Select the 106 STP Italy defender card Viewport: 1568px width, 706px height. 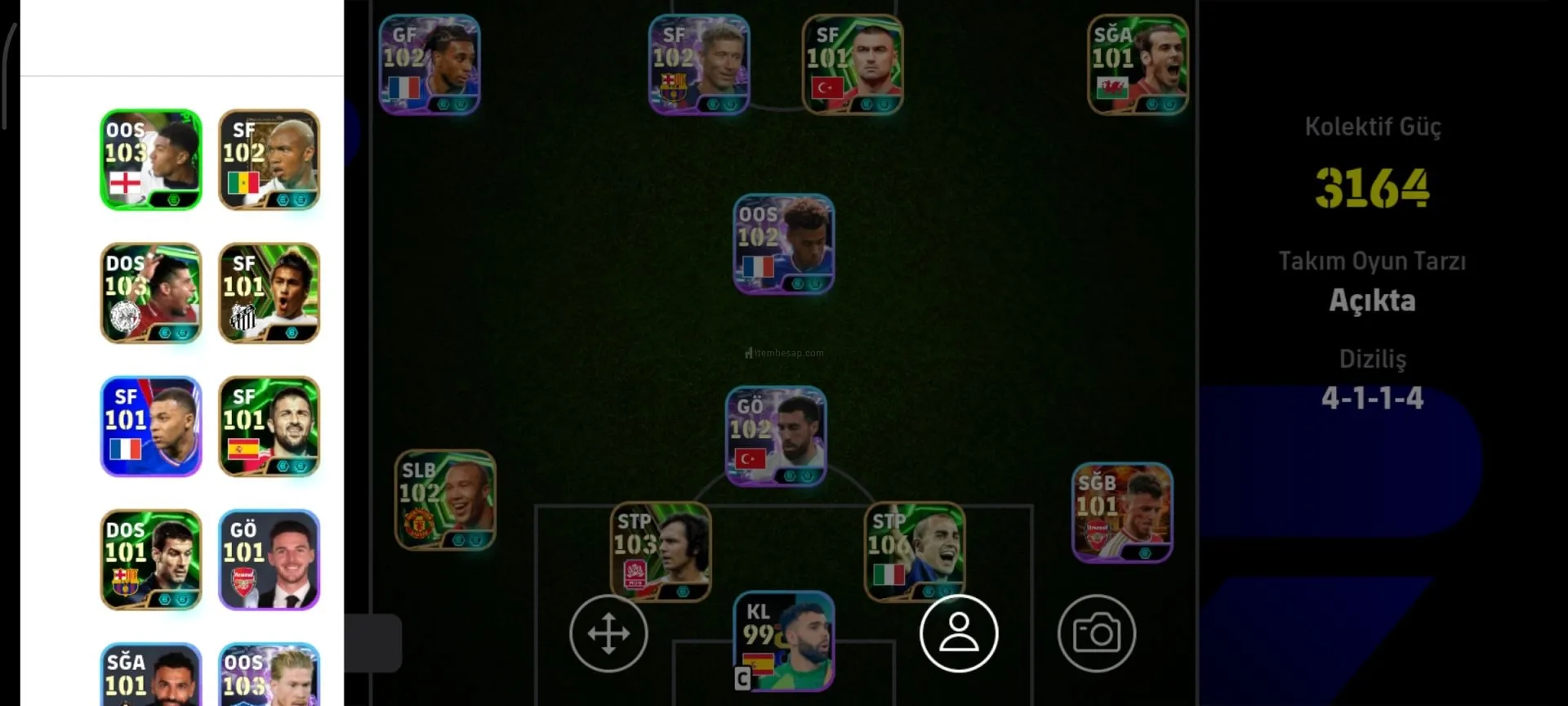tap(915, 552)
